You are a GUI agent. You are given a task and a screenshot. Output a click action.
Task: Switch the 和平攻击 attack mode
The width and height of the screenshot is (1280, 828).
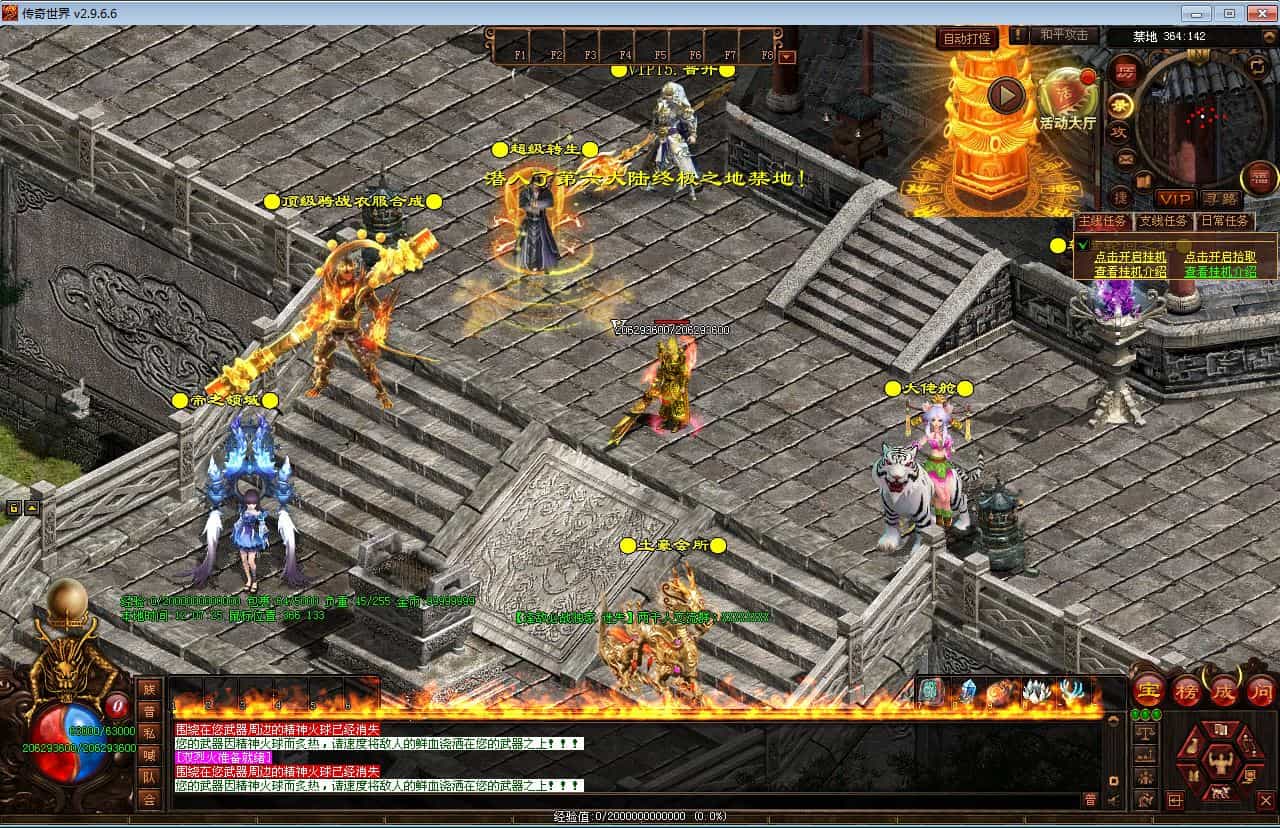[1063, 35]
